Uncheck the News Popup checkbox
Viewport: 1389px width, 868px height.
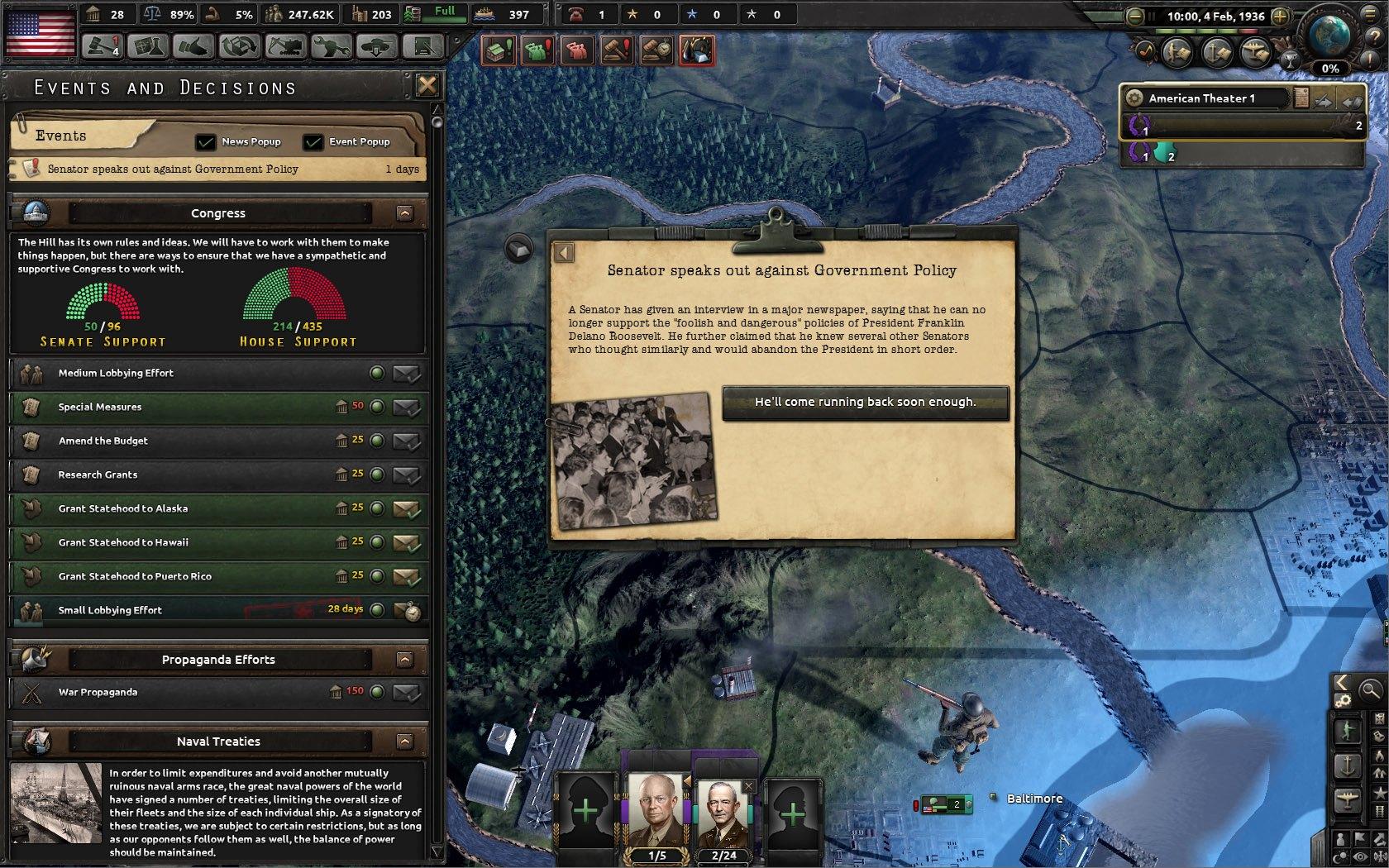click(205, 141)
